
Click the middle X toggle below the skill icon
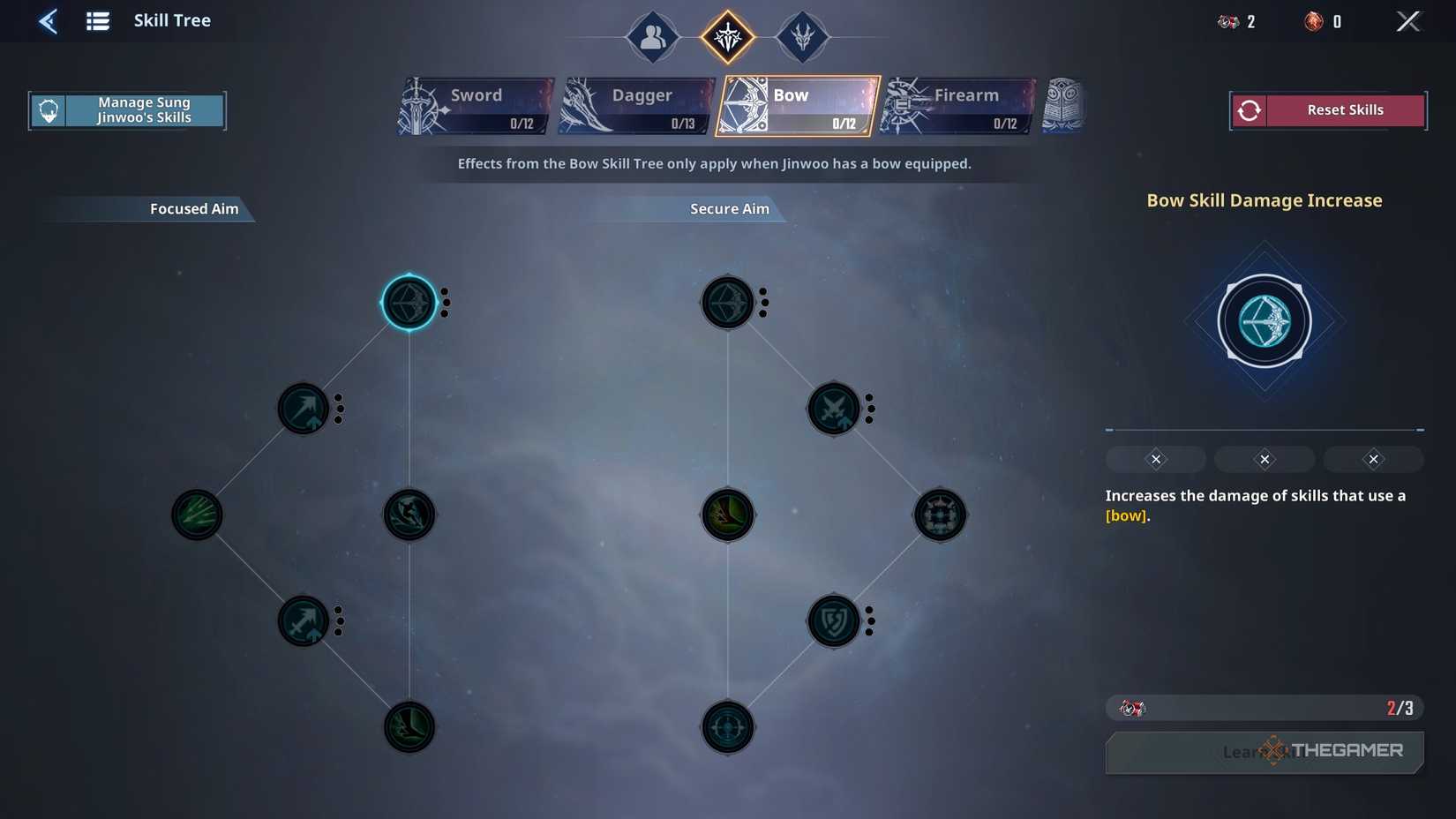(x=1264, y=459)
